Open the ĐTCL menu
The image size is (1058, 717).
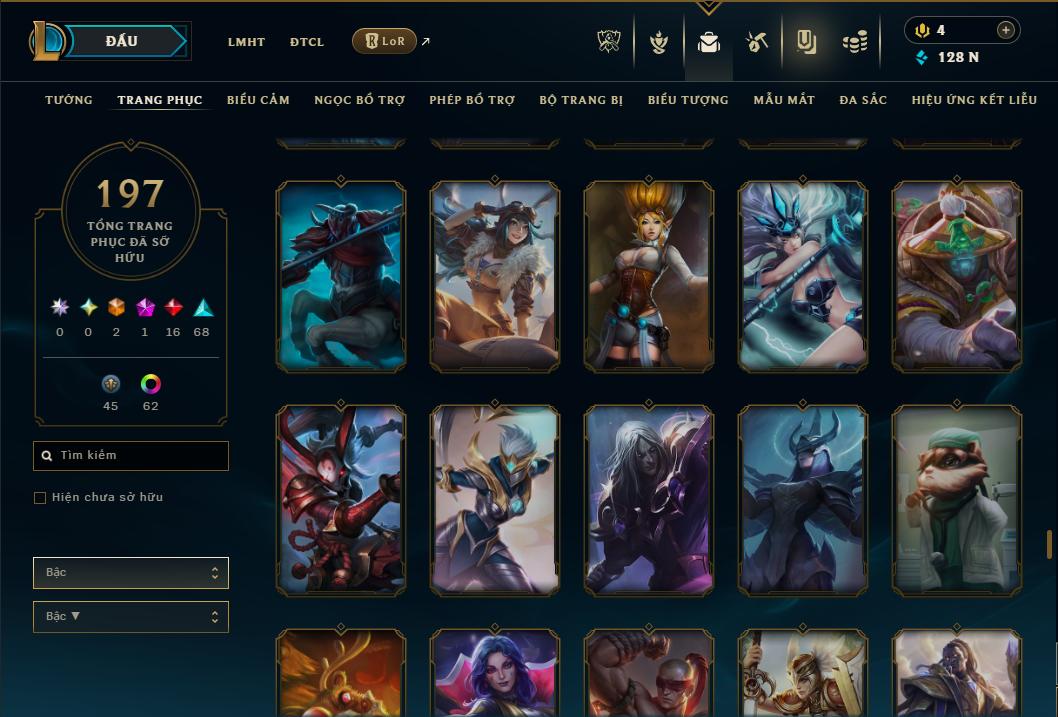tap(307, 42)
